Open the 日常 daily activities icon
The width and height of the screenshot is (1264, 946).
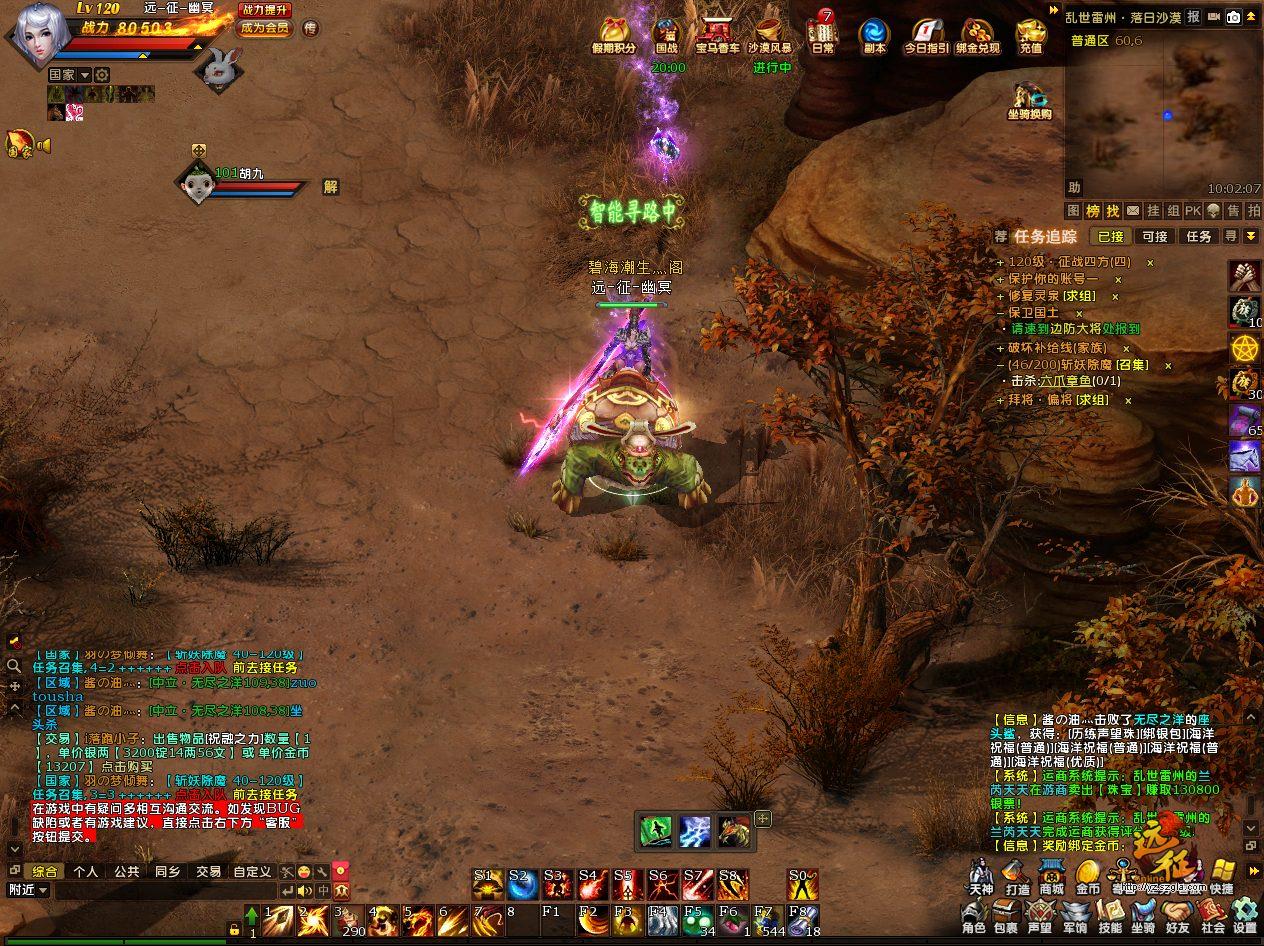point(823,34)
